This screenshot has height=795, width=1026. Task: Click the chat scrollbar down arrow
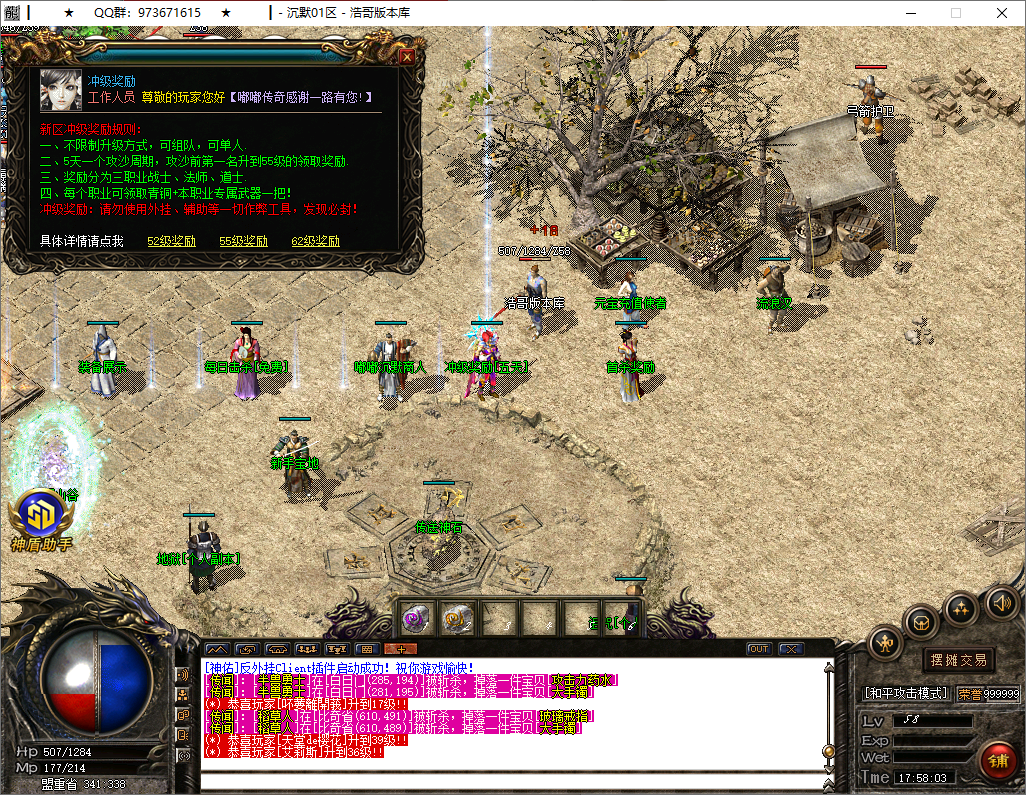click(828, 764)
